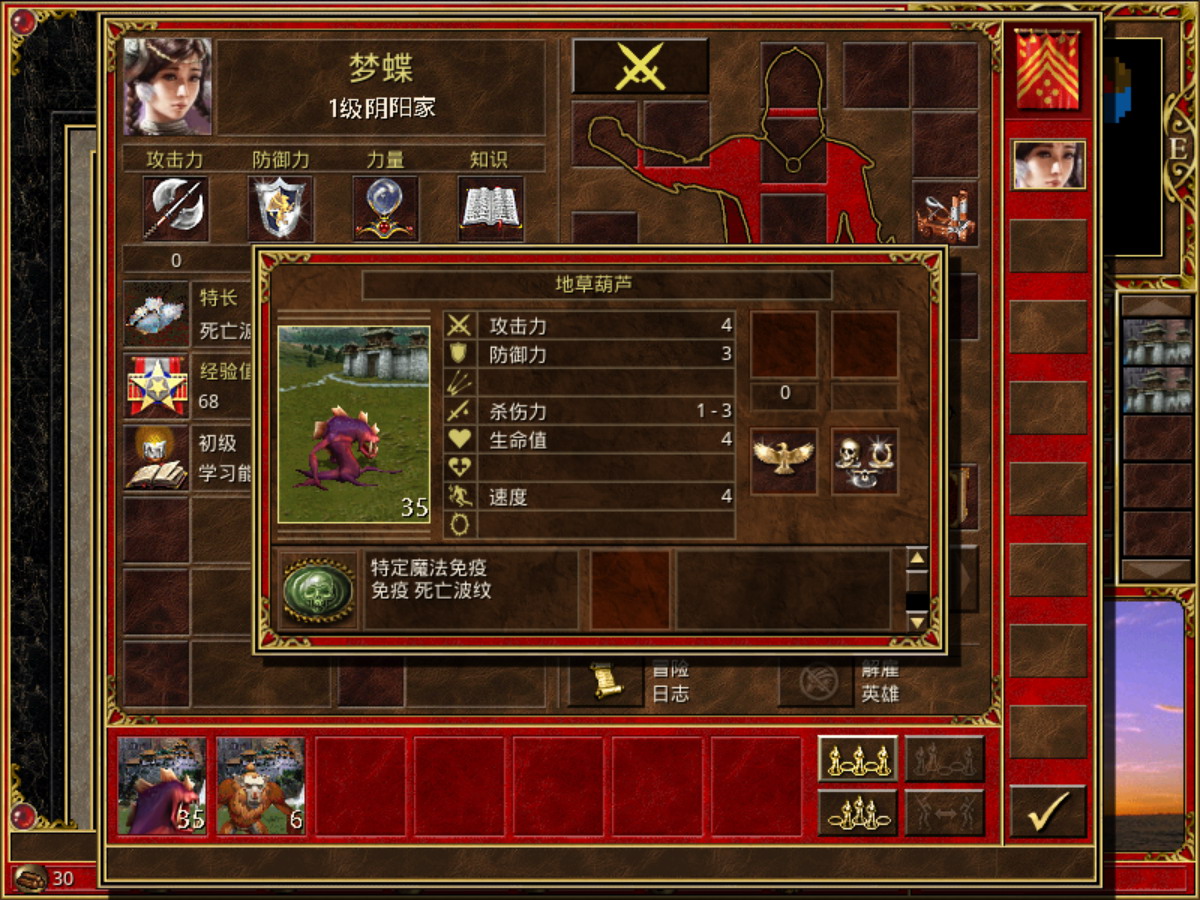Click the spell power (力量) orb icon
The height and width of the screenshot is (900, 1200).
386,209
